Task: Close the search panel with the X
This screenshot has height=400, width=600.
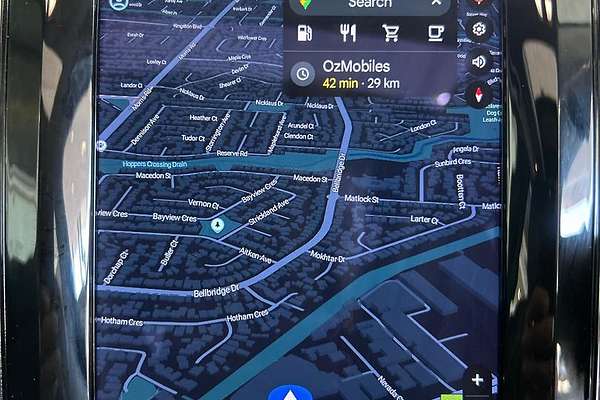Action: click(x=436, y=4)
